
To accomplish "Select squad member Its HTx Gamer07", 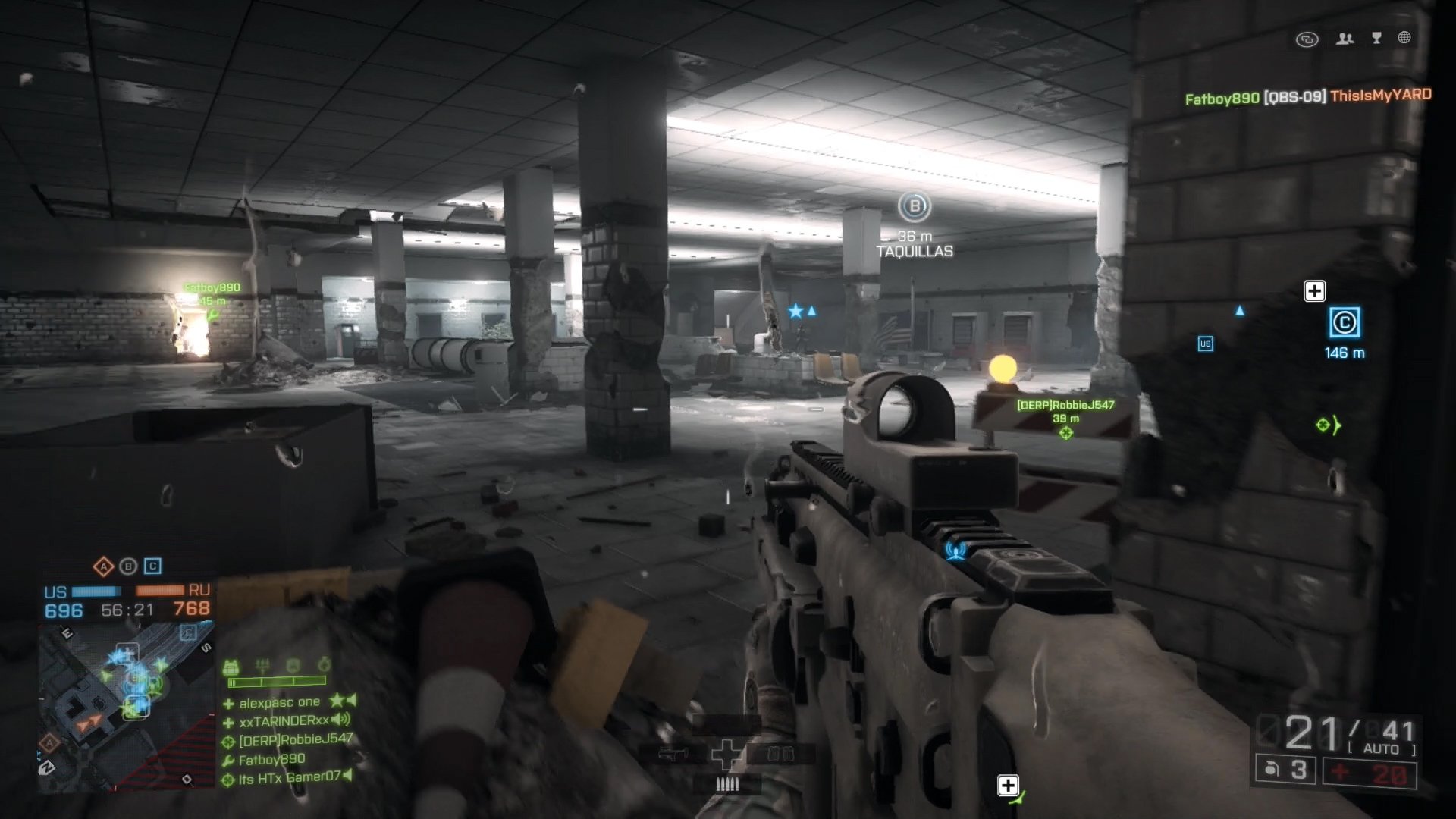I will [x=290, y=778].
